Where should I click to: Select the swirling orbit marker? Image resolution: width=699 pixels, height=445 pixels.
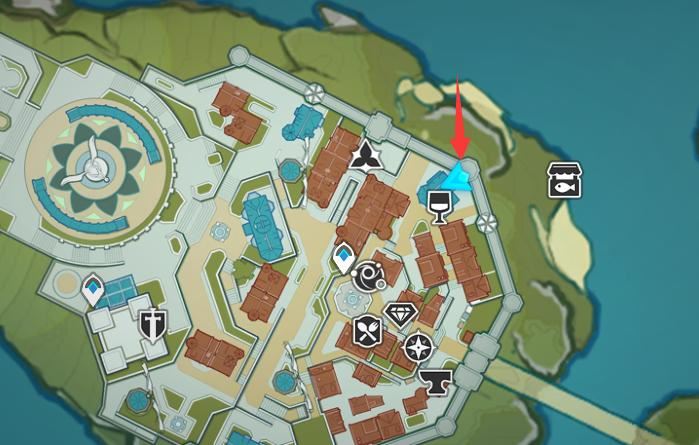[x=368, y=275]
